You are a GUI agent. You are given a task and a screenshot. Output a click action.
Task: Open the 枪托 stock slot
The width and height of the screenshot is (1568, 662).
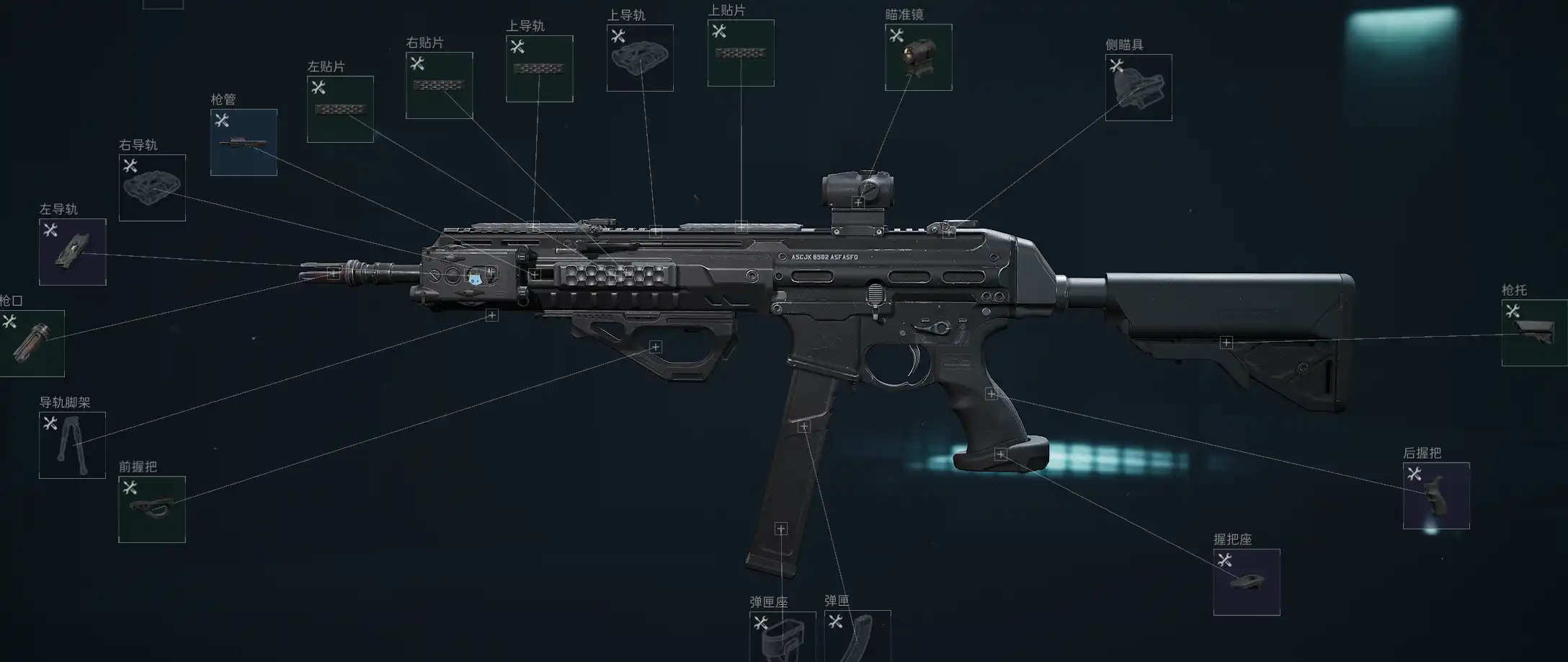(1534, 332)
